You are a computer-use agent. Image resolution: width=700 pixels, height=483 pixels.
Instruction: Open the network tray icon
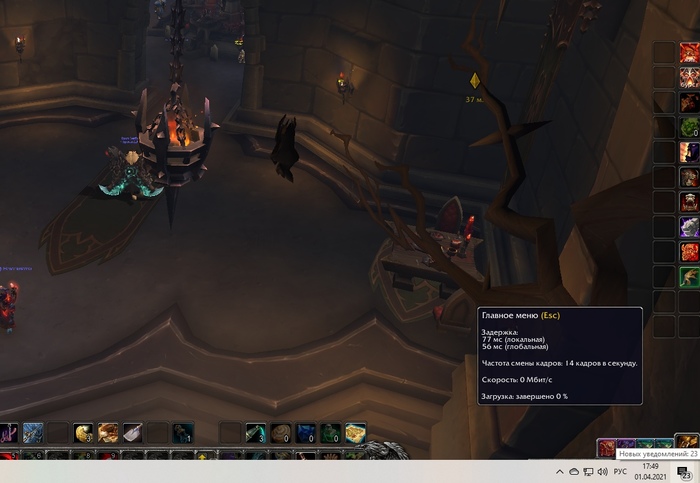[x=588, y=471]
